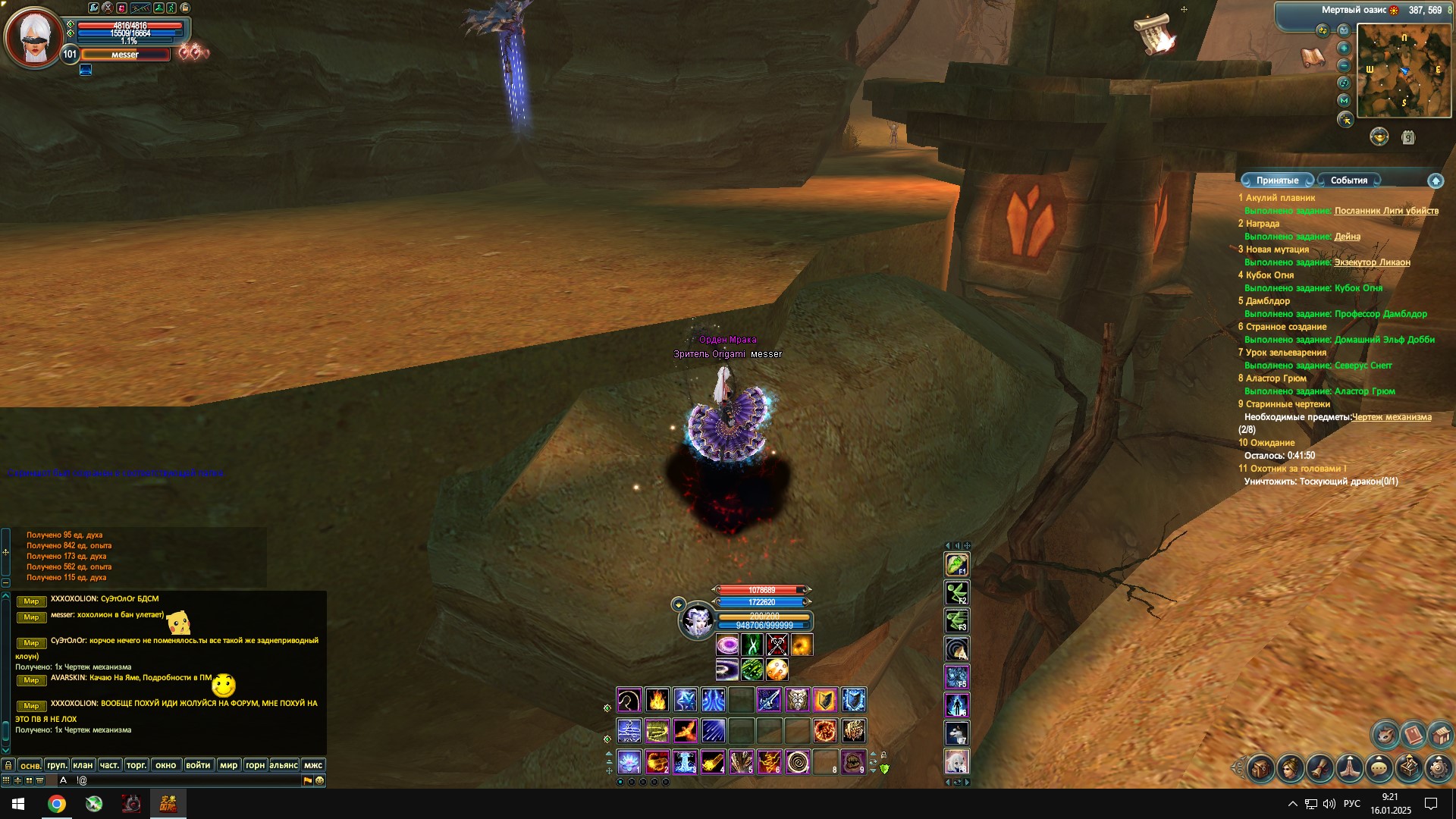The width and height of the screenshot is (1456, 819).
Task: Switch chat to the мир channel
Action: click(228, 765)
